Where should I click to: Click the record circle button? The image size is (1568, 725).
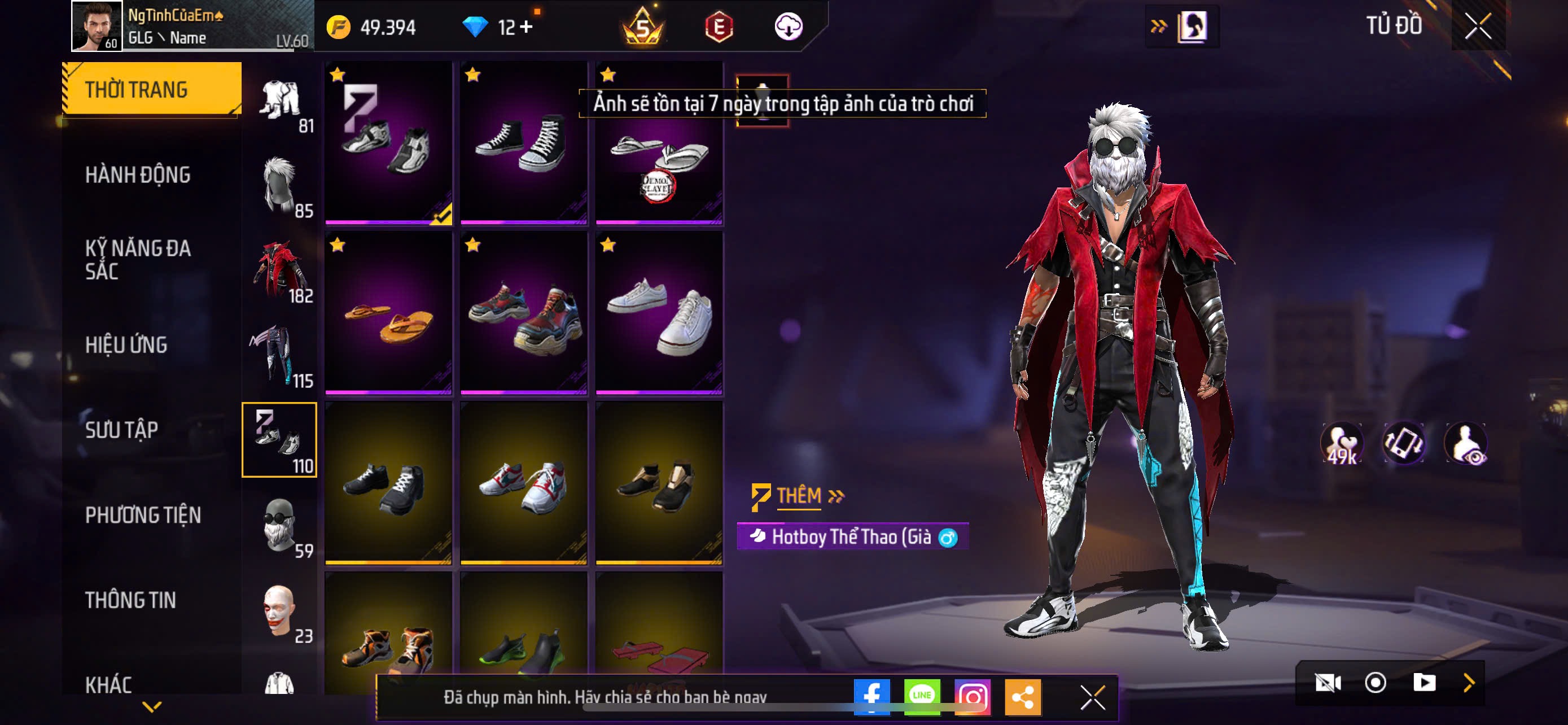1375,683
